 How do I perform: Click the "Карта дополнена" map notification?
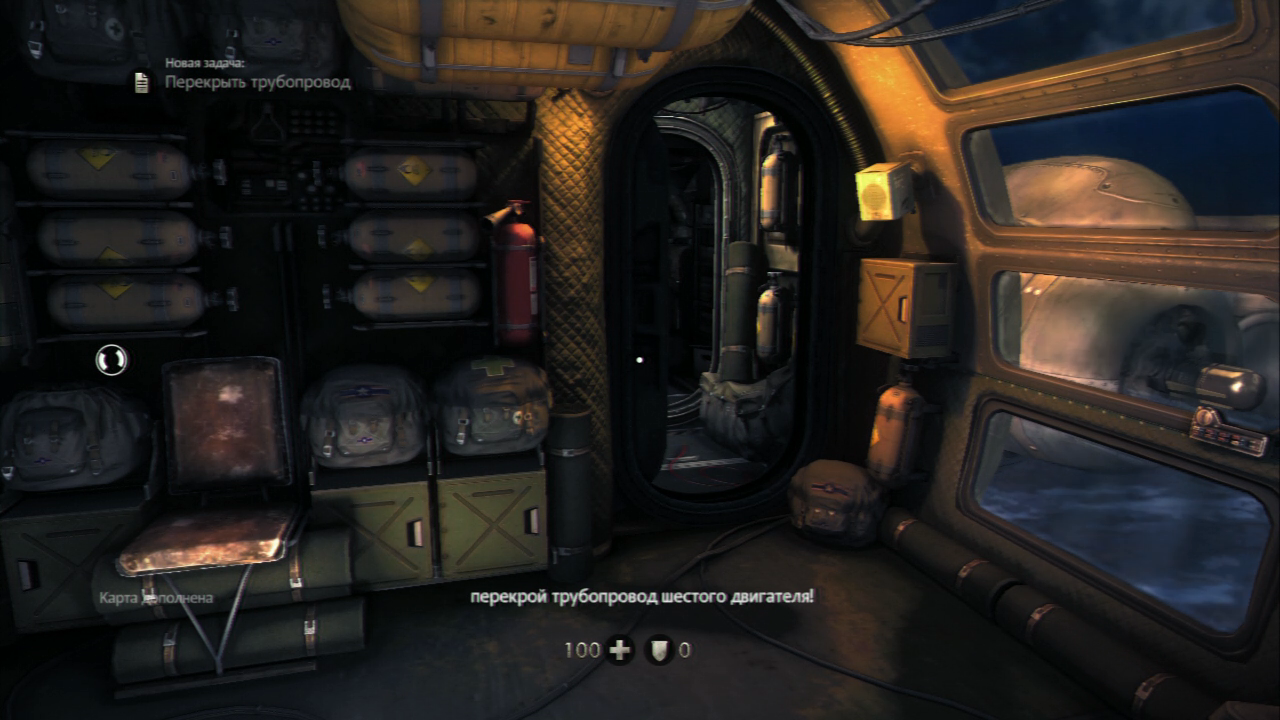tap(156, 598)
